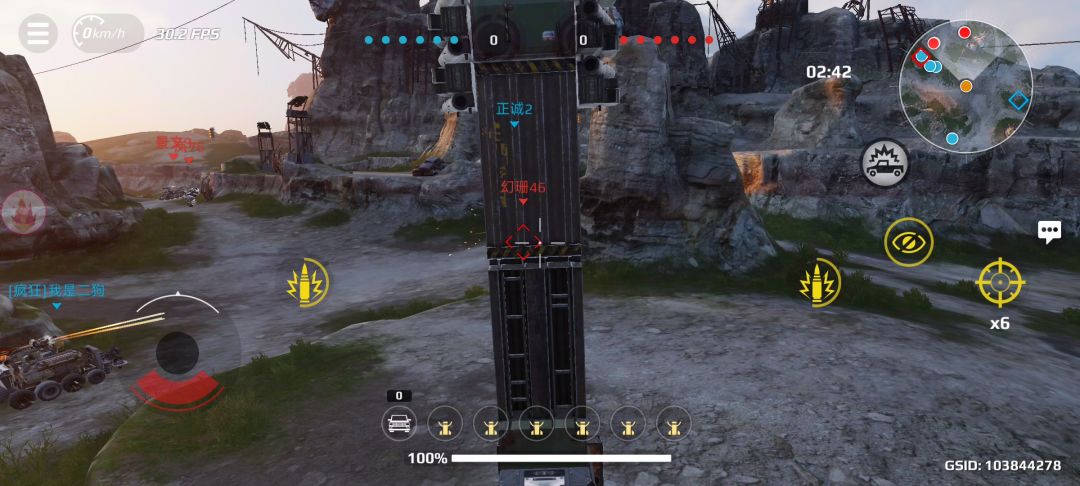Use the flame boost ability icon
1080x486 pixels.
click(22, 211)
